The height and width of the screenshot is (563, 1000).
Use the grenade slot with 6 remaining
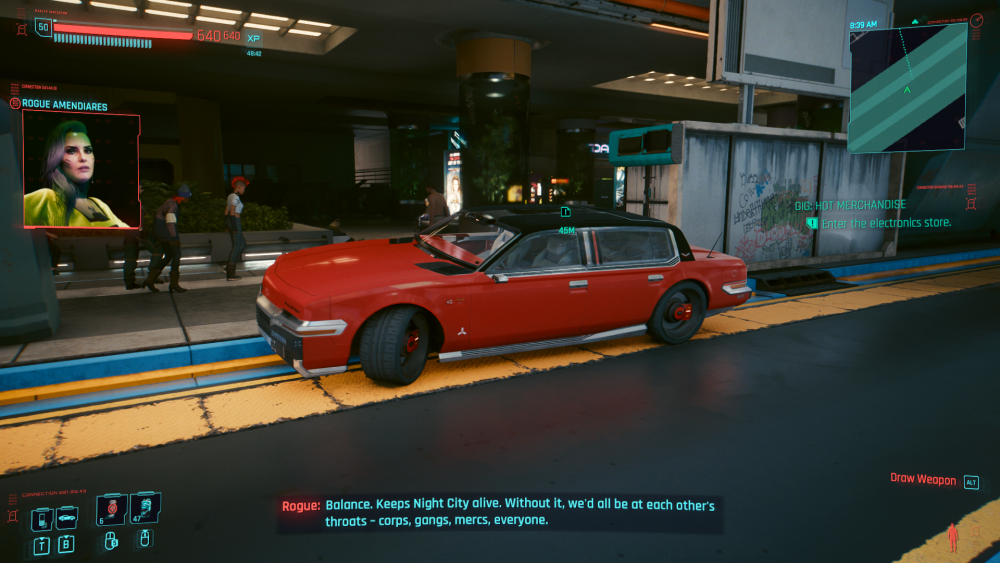(x=112, y=509)
